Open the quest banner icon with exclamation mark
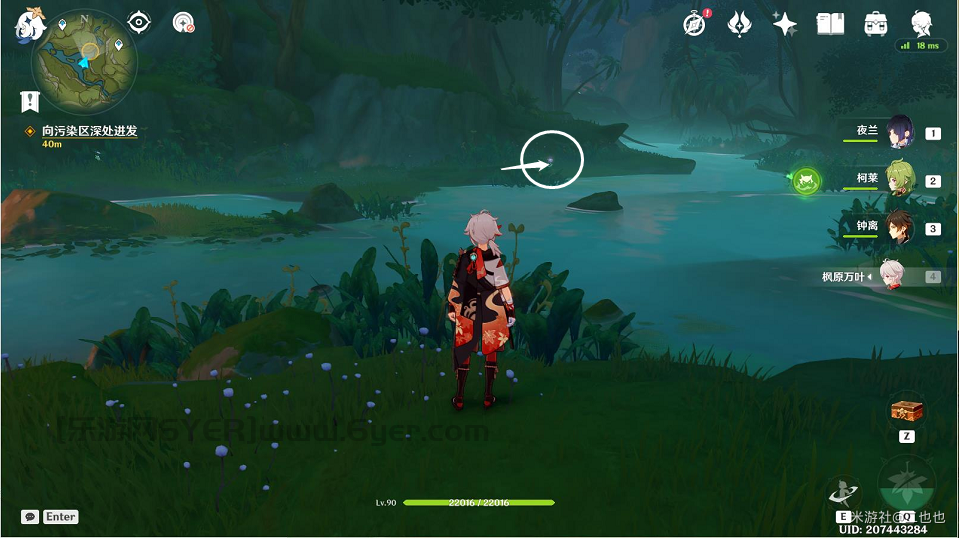Image resolution: width=960 pixels, height=538 pixels. (29, 100)
